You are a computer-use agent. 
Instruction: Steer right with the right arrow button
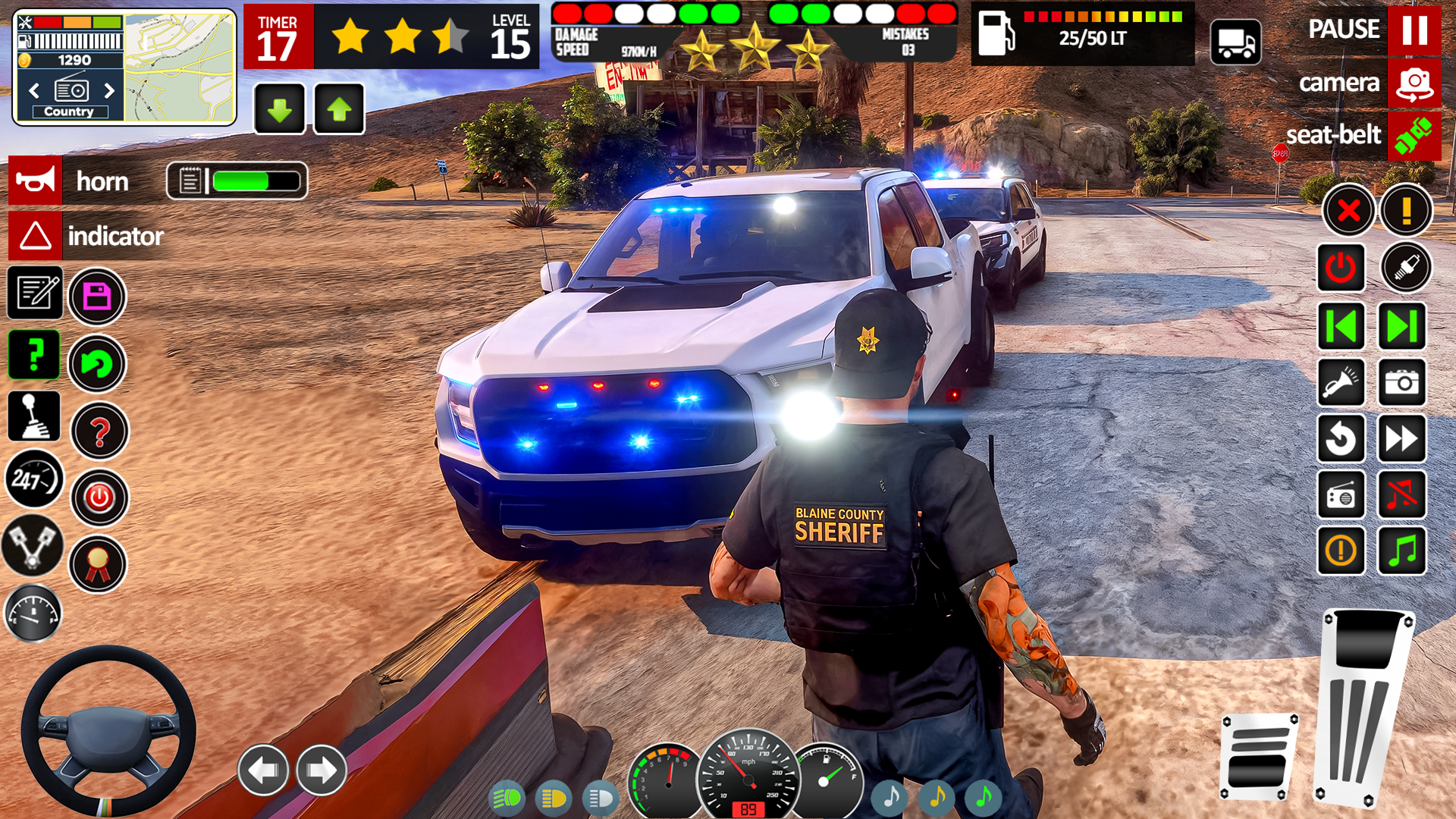click(322, 770)
